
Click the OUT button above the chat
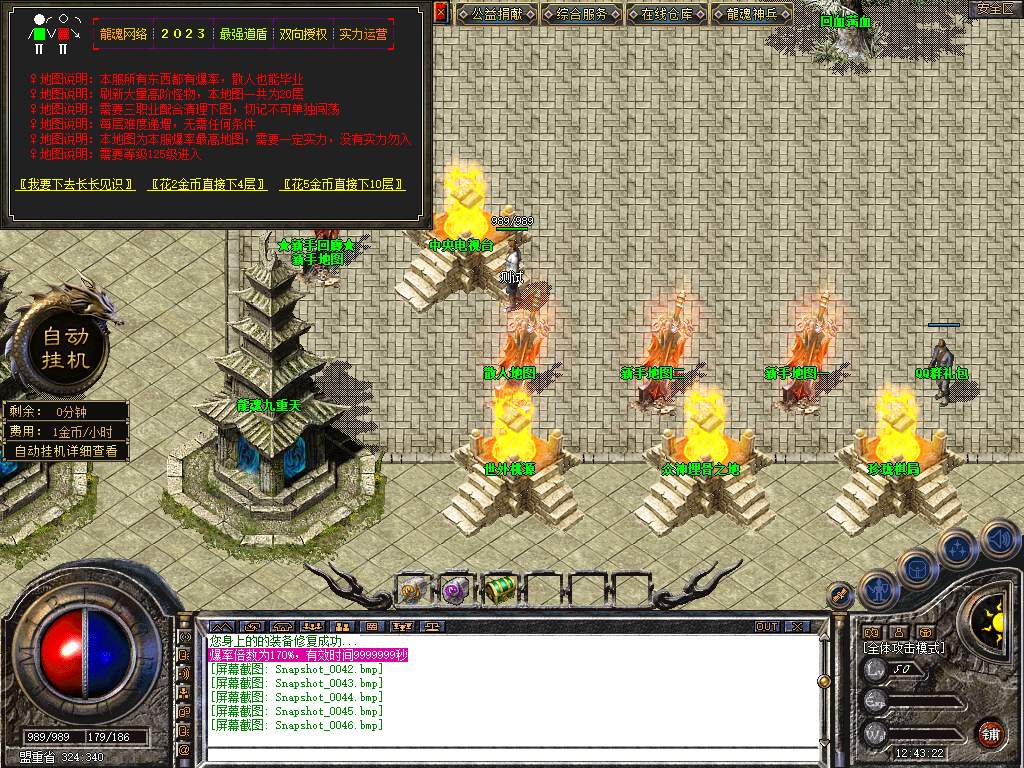[766, 627]
